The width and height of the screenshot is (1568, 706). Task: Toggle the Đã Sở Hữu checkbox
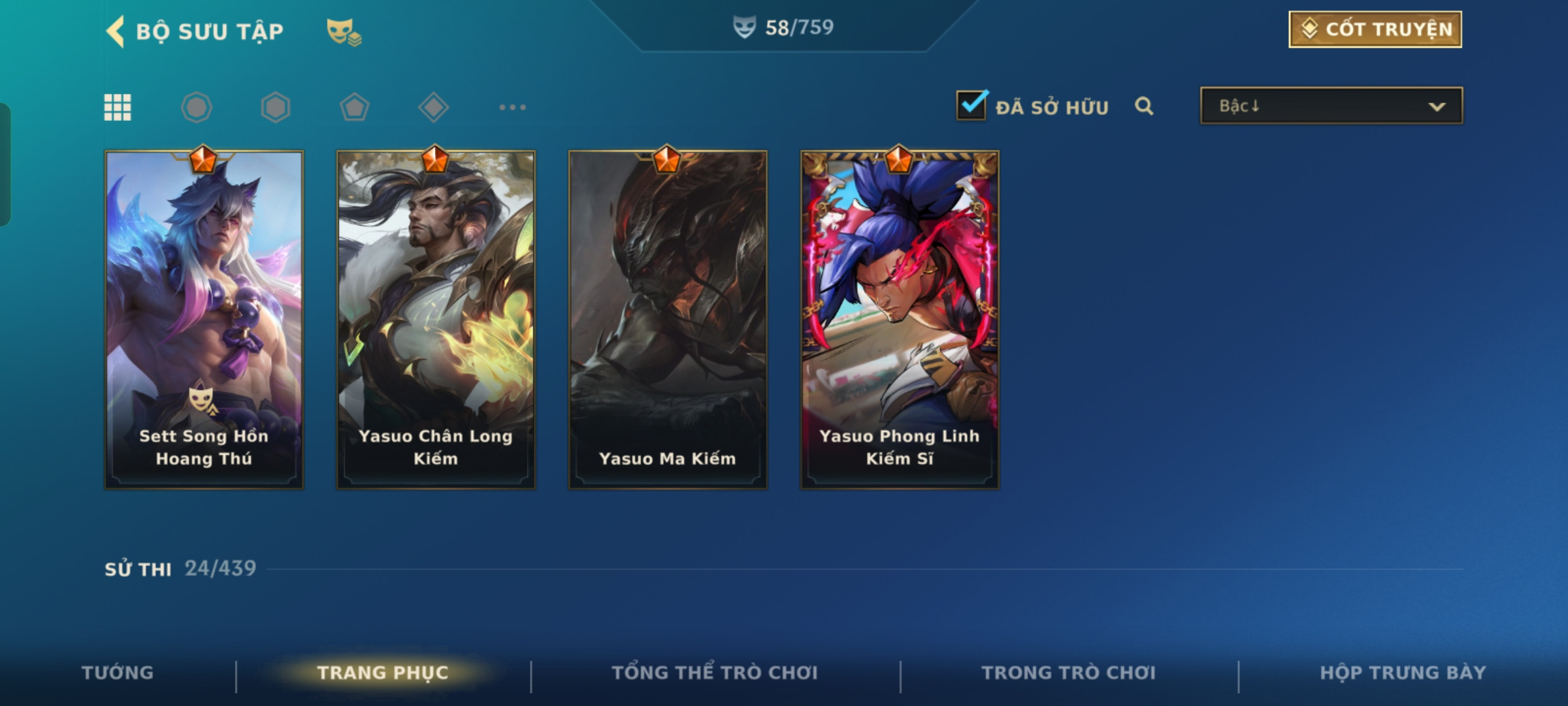(x=972, y=105)
